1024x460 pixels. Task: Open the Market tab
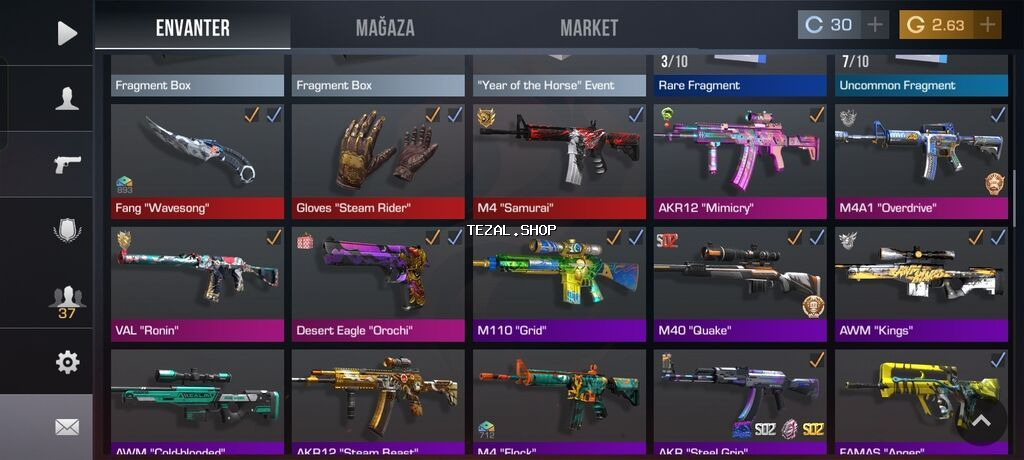(x=589, y=28)
